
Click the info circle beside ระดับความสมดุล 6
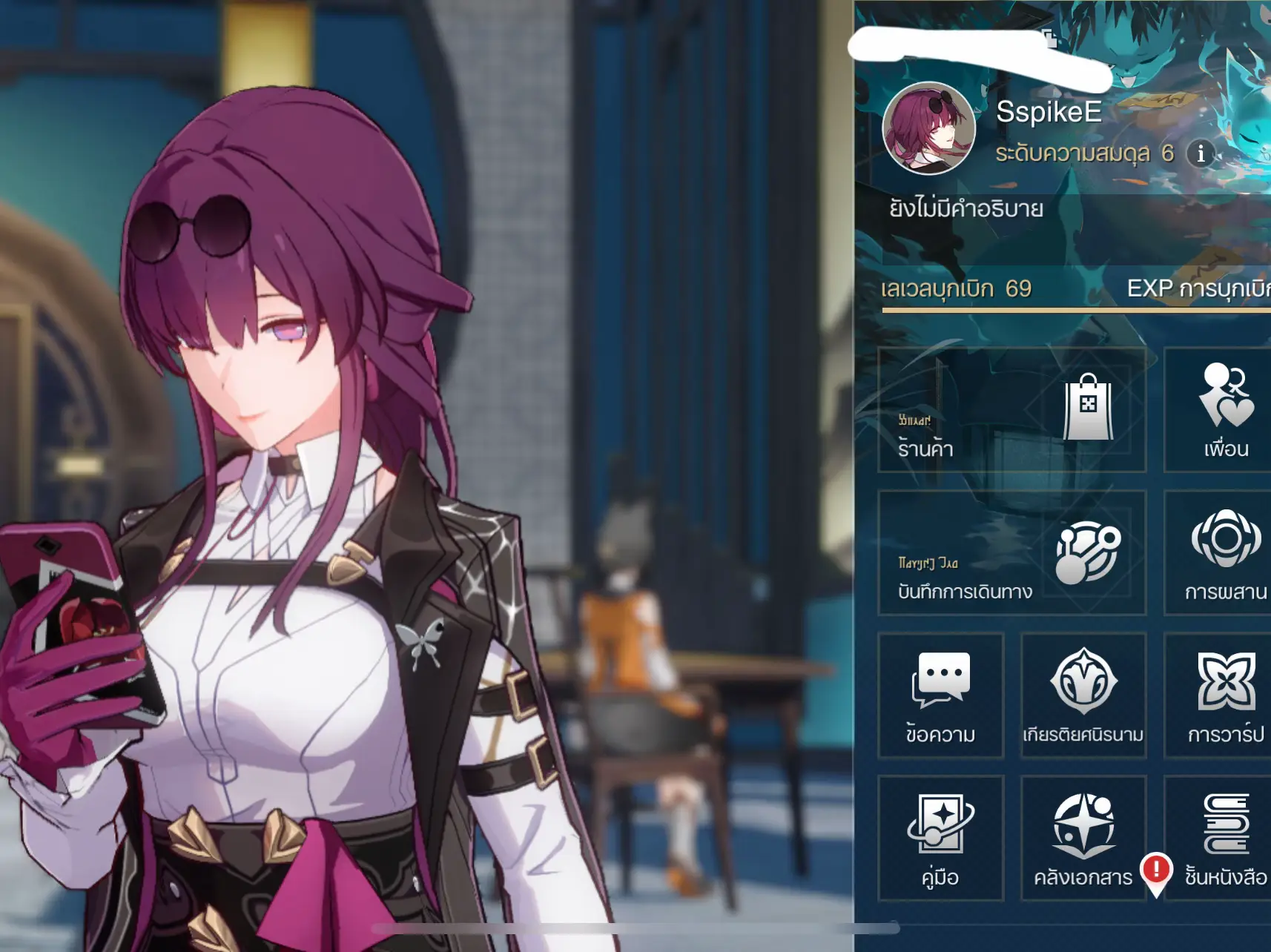pos(1200,154)
